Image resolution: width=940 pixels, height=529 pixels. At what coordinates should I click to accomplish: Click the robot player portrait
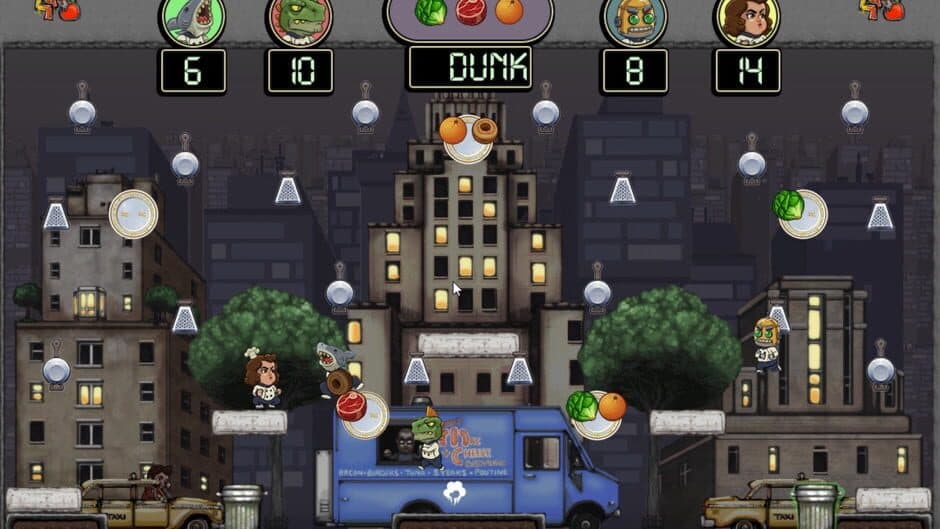(x=634, y=20)
